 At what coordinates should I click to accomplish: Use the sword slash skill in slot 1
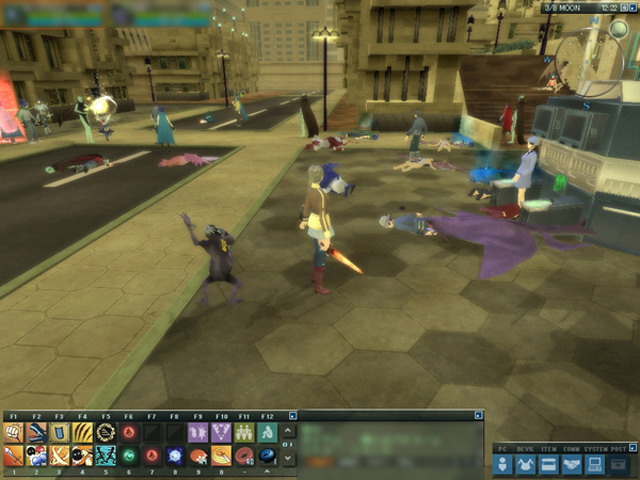pyautogui.click(x=13, y=456)
